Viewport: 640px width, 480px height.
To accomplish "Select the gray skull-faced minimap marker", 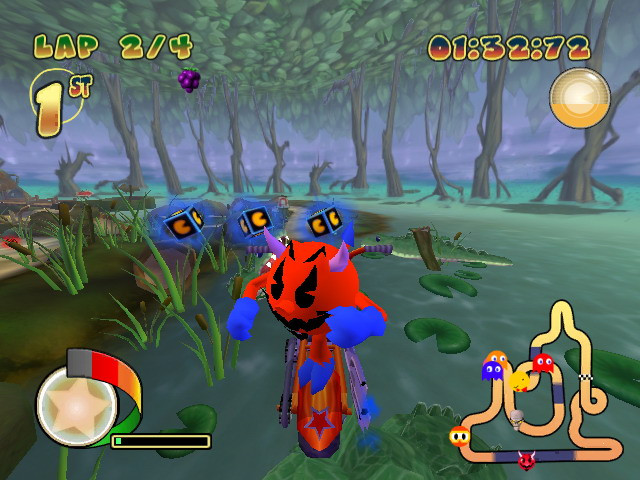I will [x=518, y=417].
